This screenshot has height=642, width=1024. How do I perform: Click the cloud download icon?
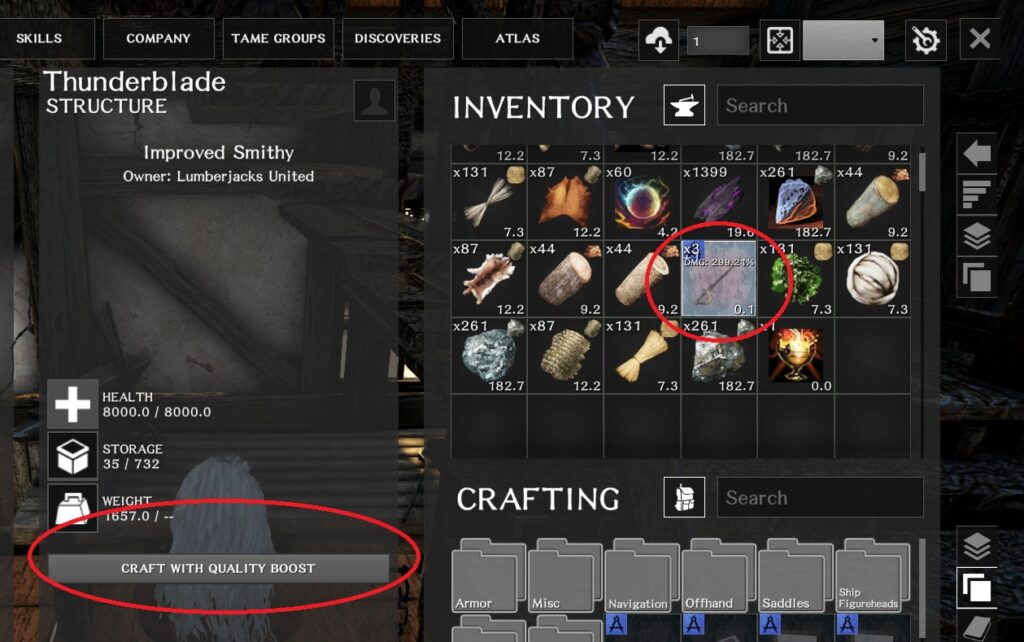click(659, 40)
